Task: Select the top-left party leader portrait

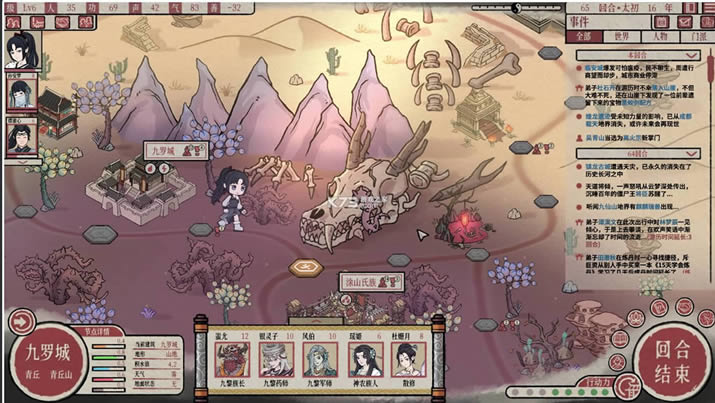Action: (21, 45)
